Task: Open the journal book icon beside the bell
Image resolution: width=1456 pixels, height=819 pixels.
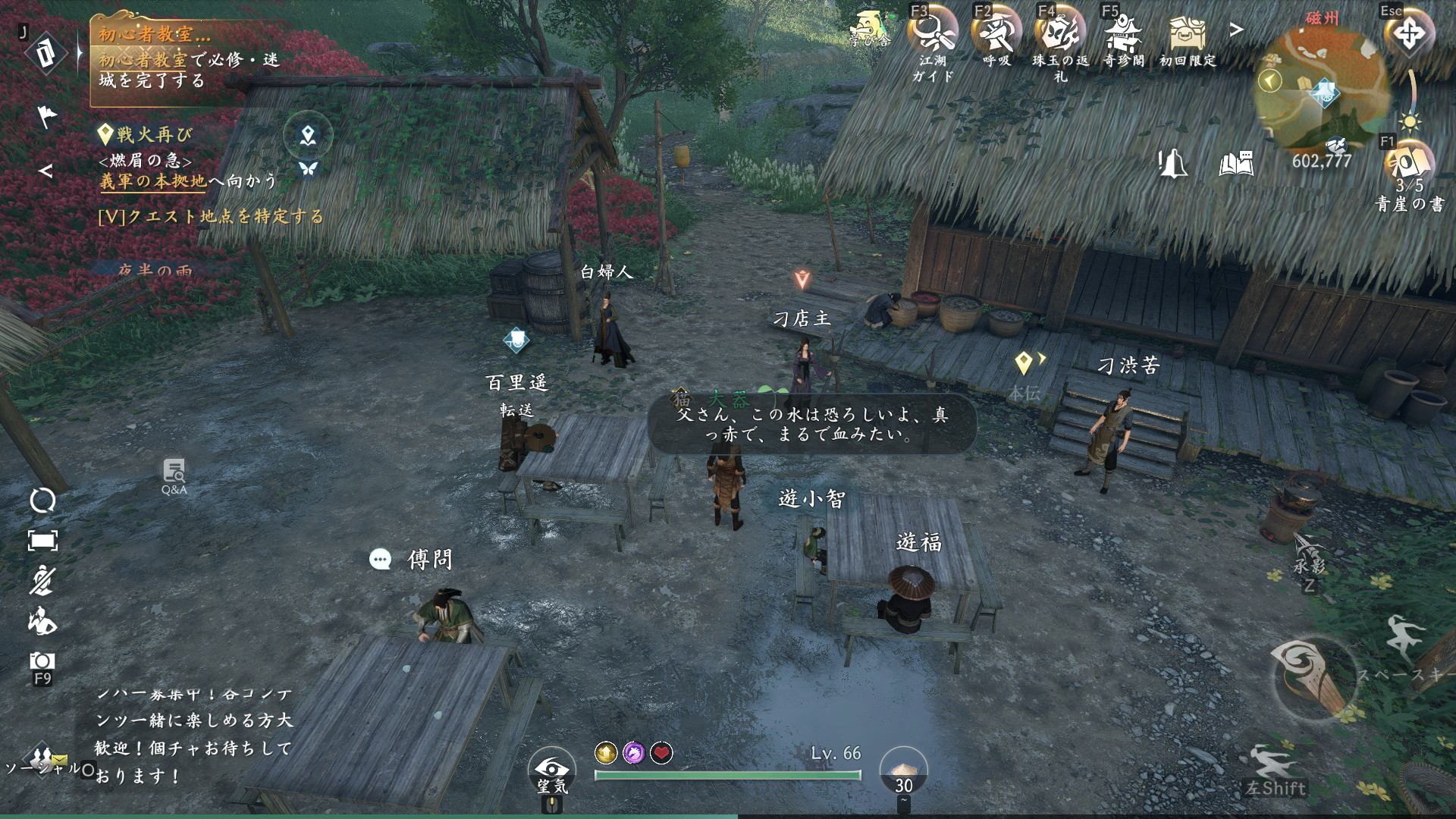Action: (1236, 163)
